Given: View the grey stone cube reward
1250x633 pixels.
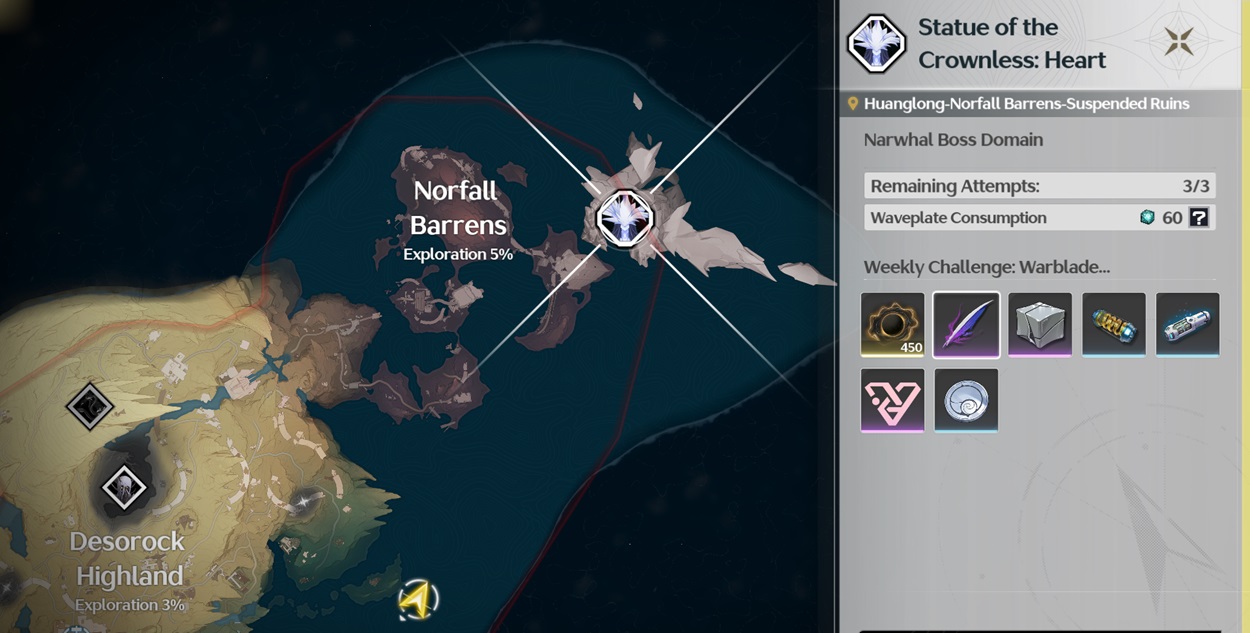Looking at the screenshot, I should [x=1040, y=325].
